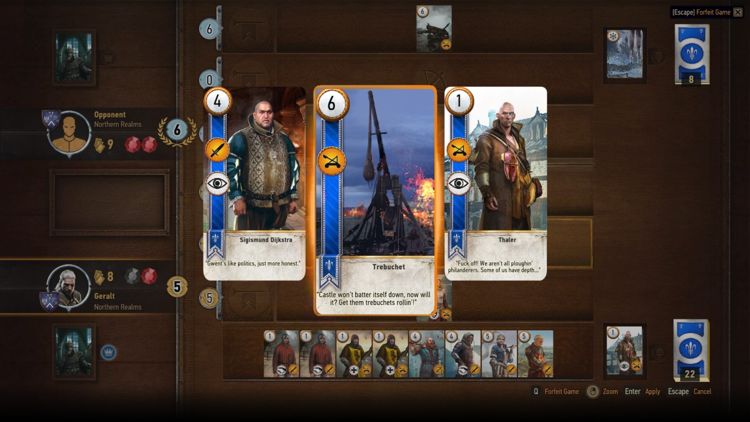This screenshot has height=422, width=750.
Task: Click the opponent's leader card
Action: [75, 55]
